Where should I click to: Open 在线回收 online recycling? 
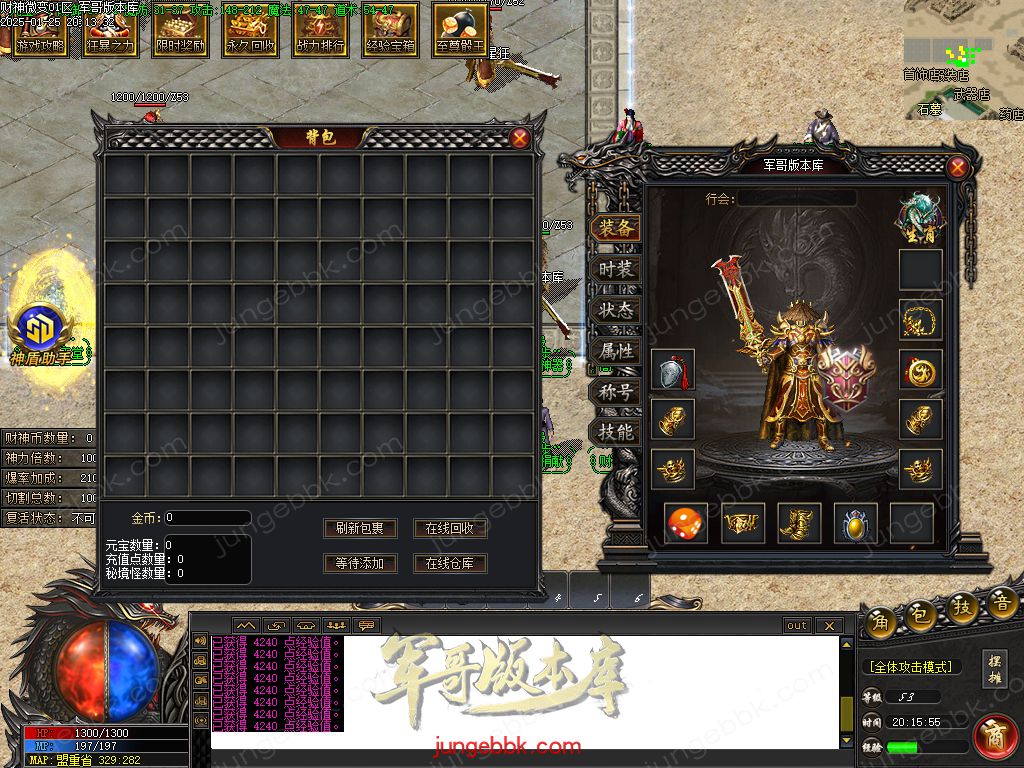point(450,528)
